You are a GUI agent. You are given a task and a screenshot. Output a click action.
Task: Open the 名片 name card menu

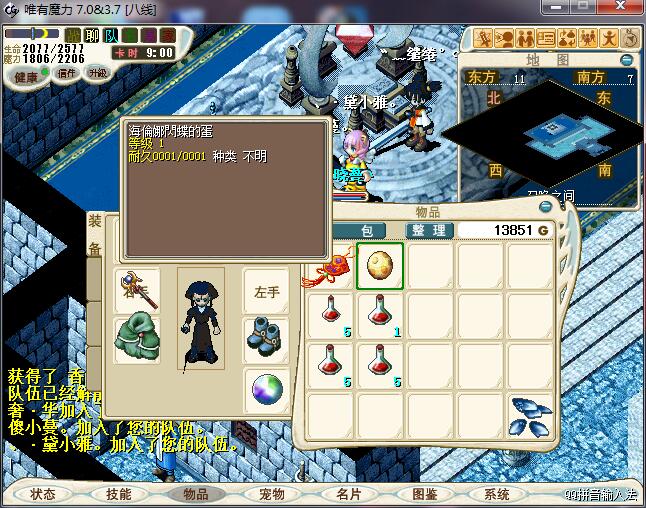[348, 494]
